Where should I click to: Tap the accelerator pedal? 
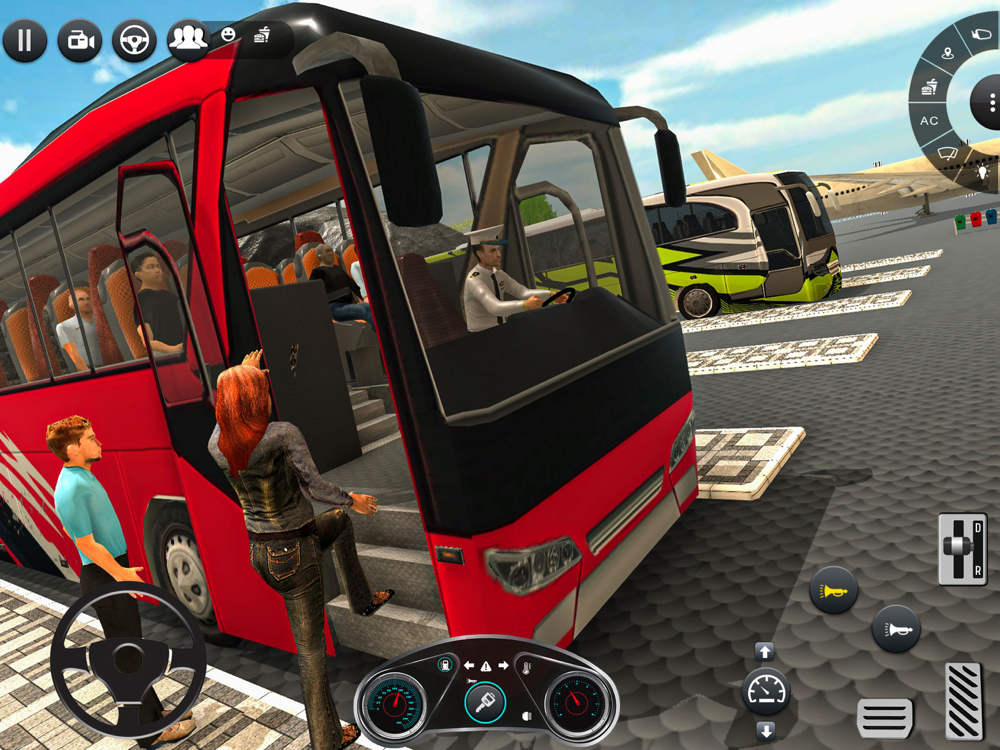tap(965, 698)
